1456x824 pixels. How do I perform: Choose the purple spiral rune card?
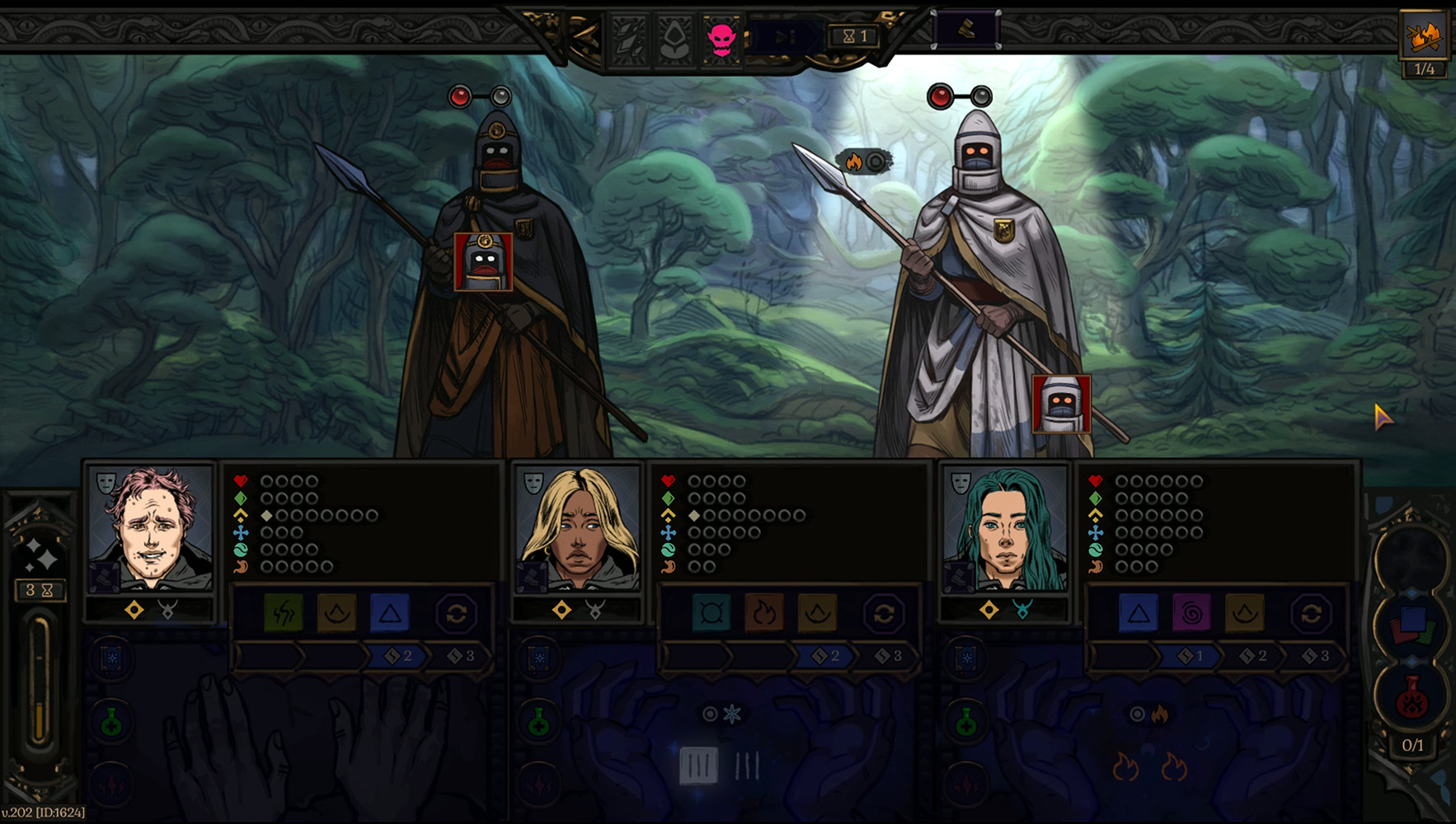click(x=1191, y=614)
